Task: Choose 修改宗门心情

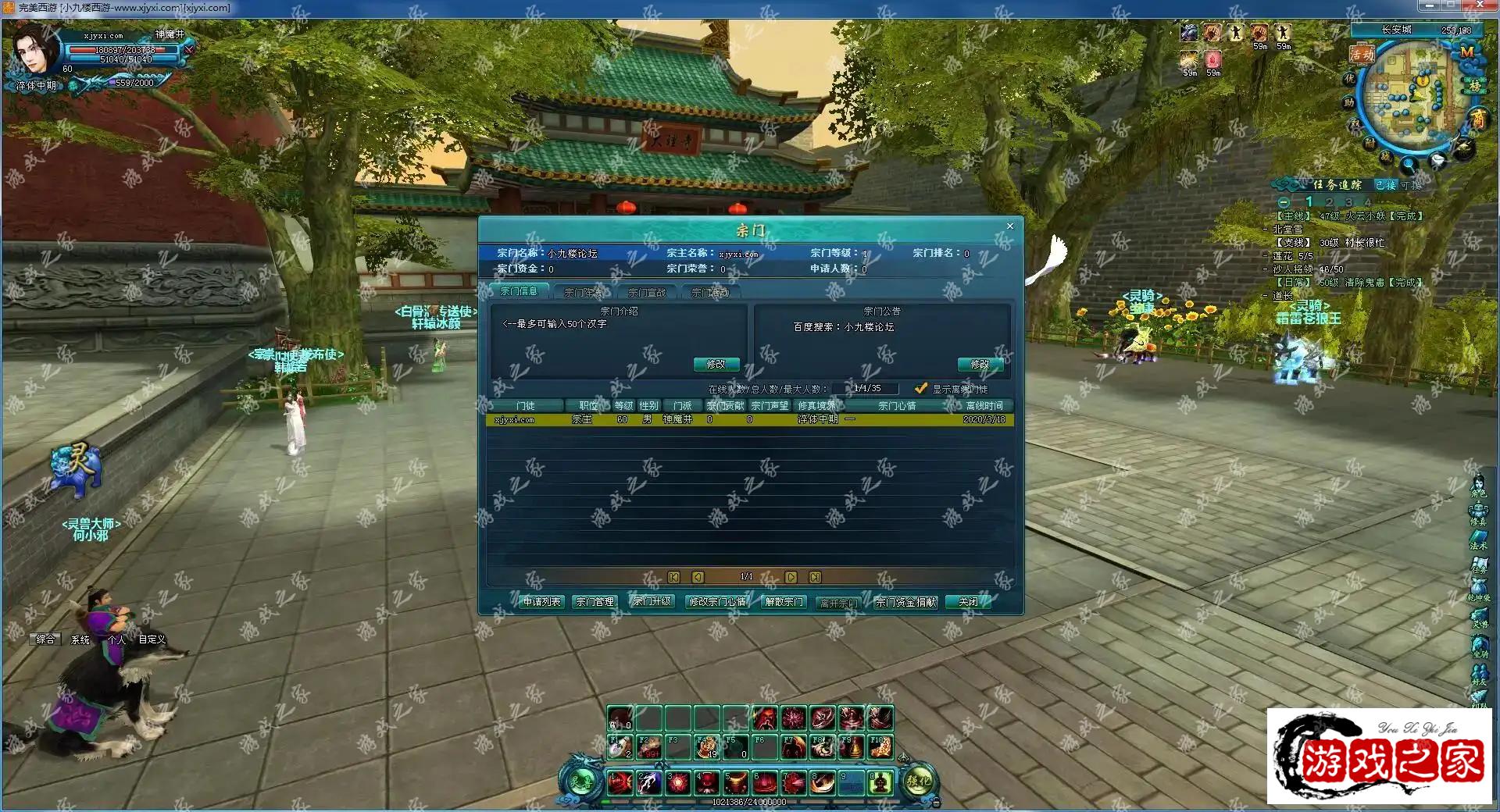Action: click(716, 602)
